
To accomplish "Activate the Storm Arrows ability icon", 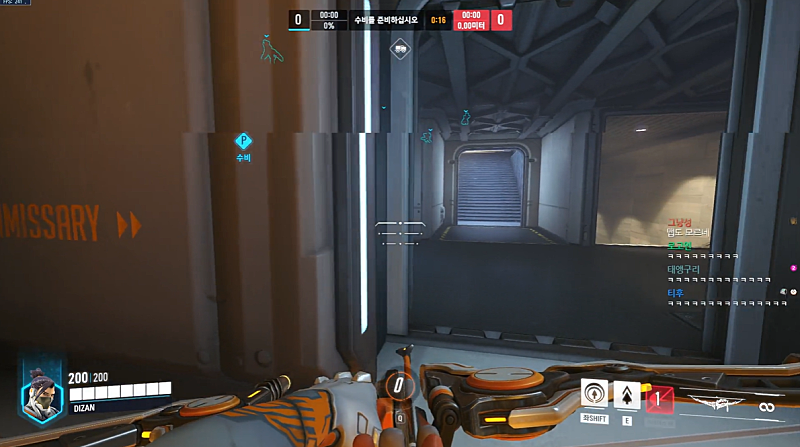I will click(627, 395).
